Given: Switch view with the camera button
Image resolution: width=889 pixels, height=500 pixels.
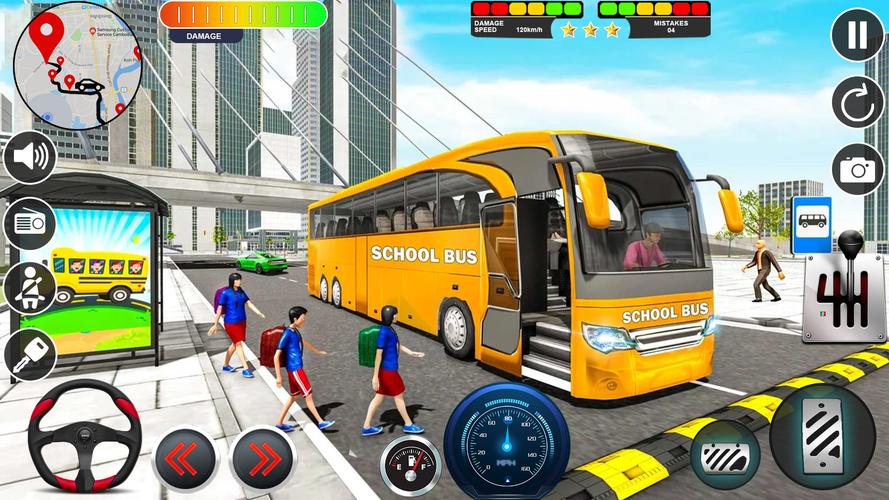Looking at the screenshot, I should 858,168.
